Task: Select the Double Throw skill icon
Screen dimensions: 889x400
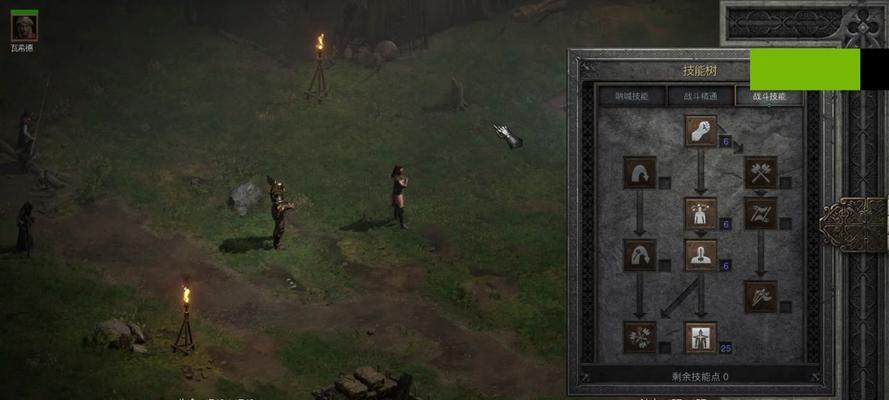Action: coord(760,213)
